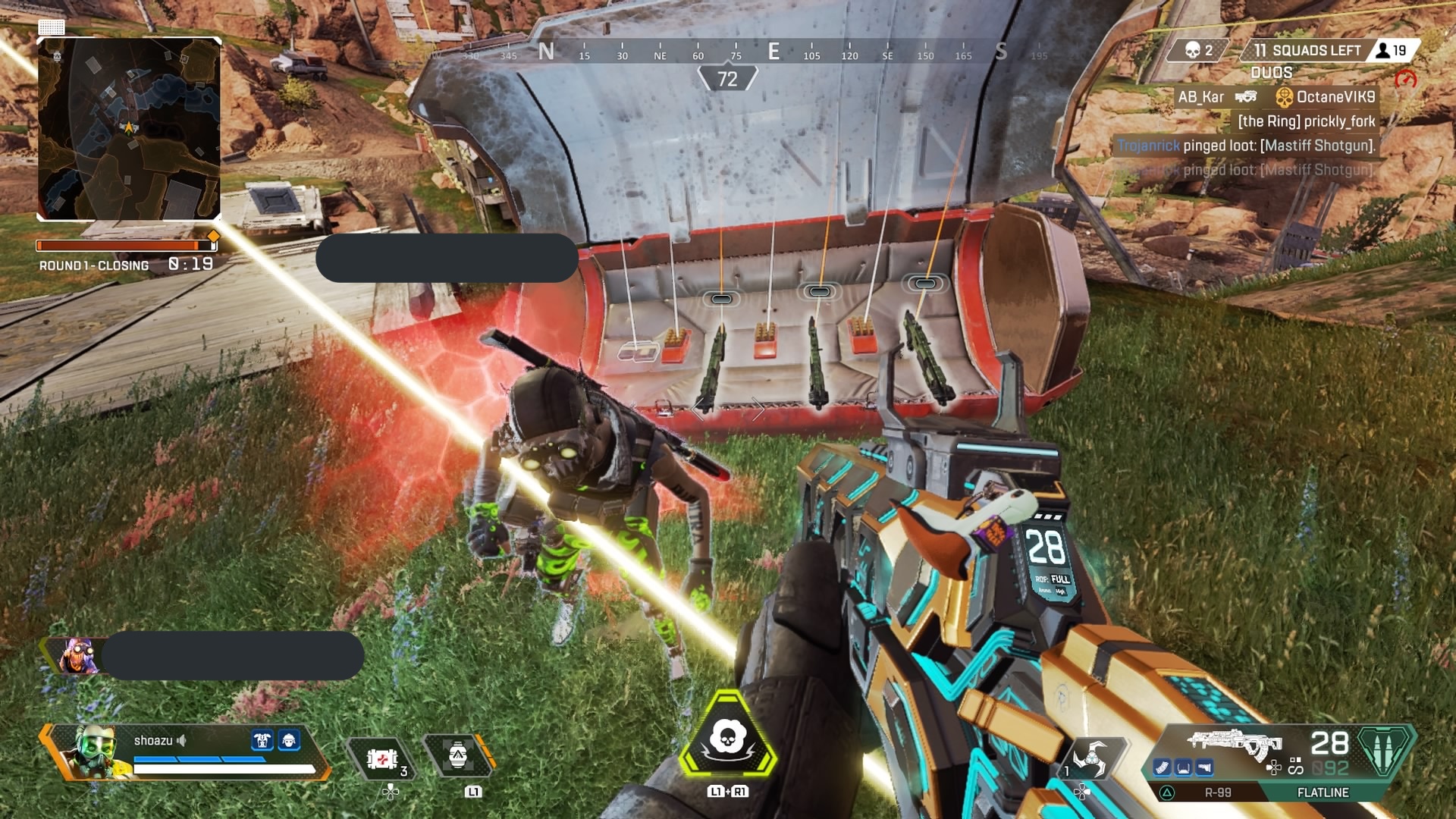Select the med kit healing slot
Screen dimensions: 1456x819
[x=382, y=758]
